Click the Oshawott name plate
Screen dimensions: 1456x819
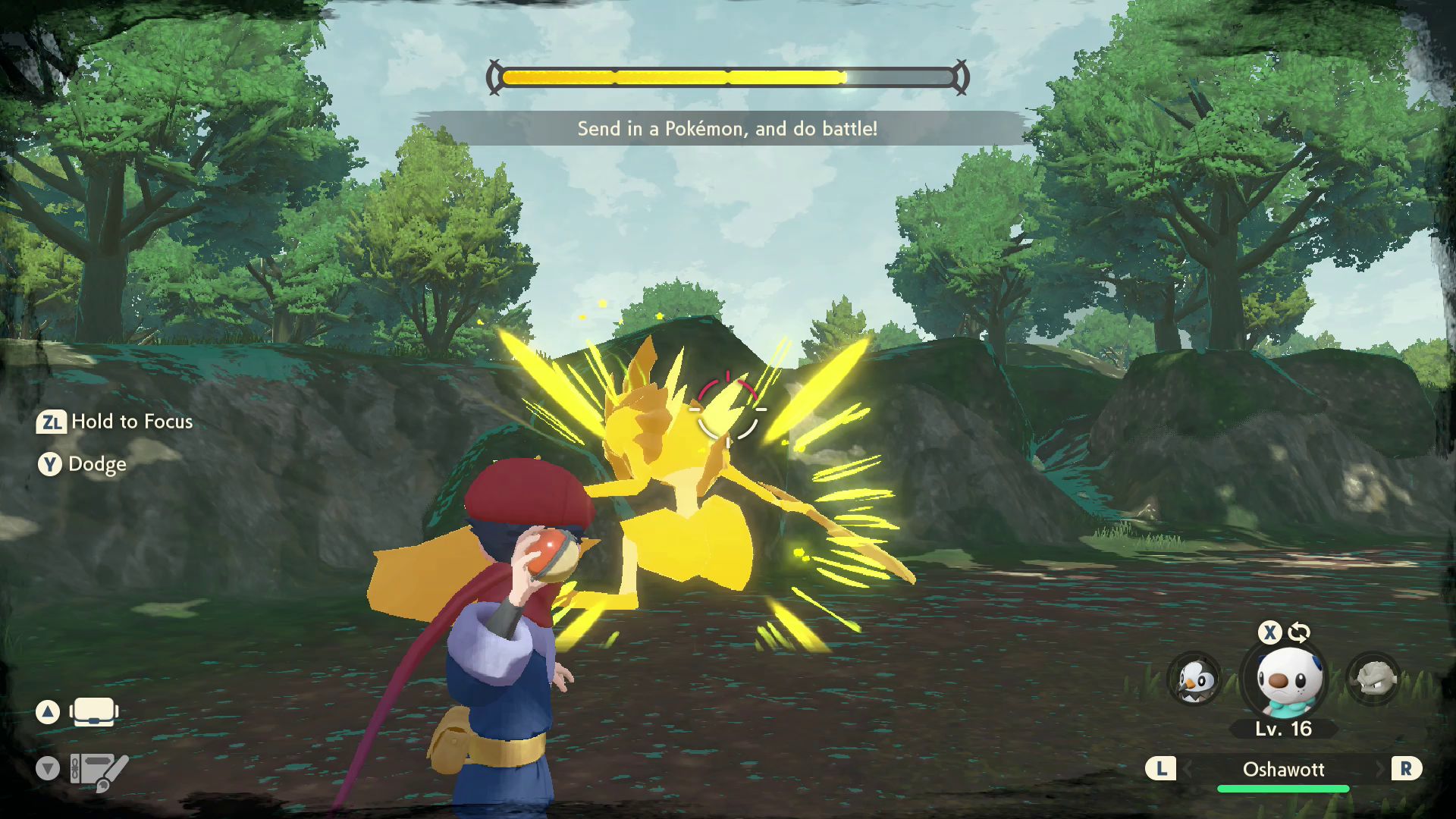(x=1285, y=769)
